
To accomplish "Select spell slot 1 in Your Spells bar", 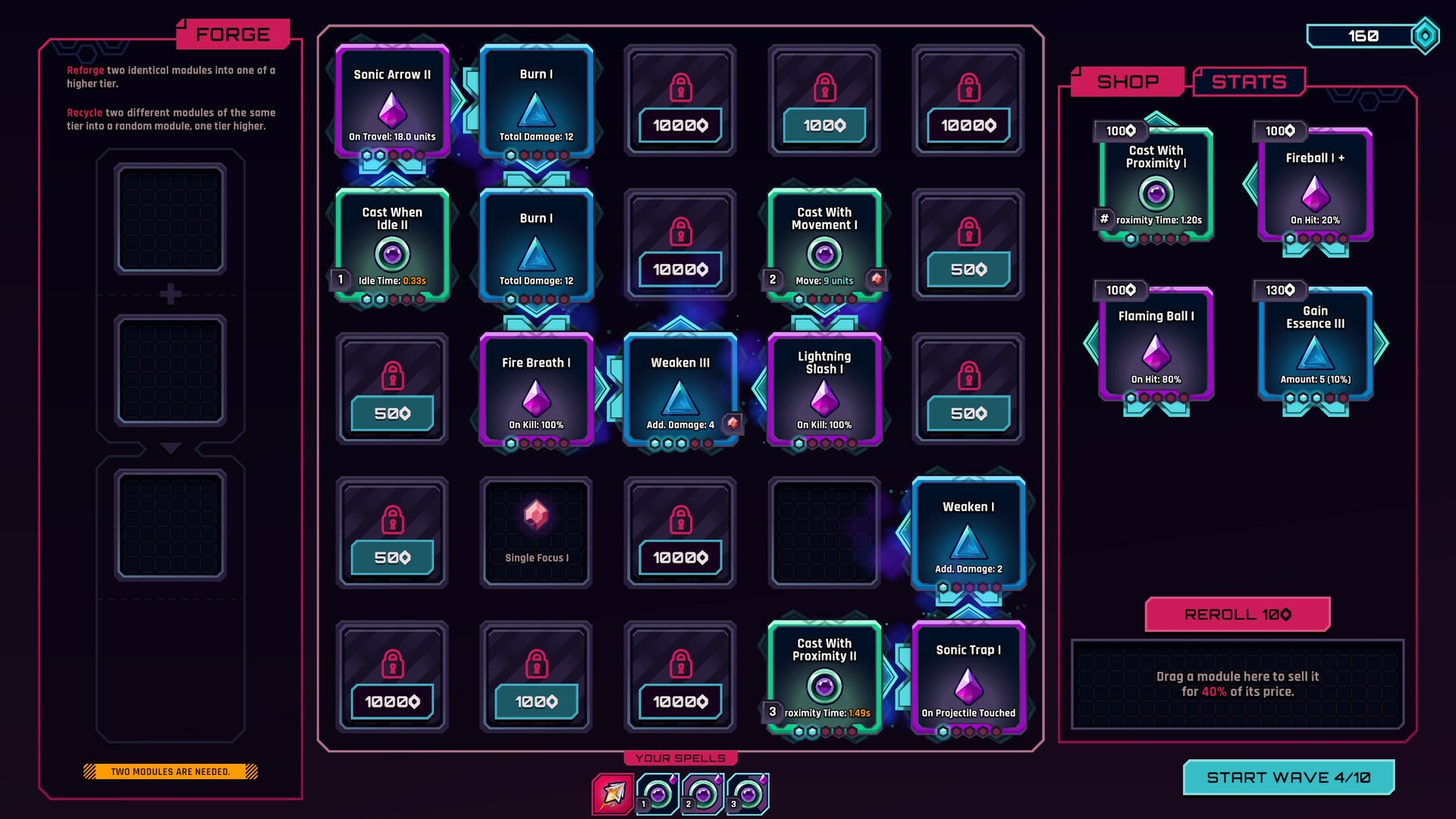I will pos(659,794).
